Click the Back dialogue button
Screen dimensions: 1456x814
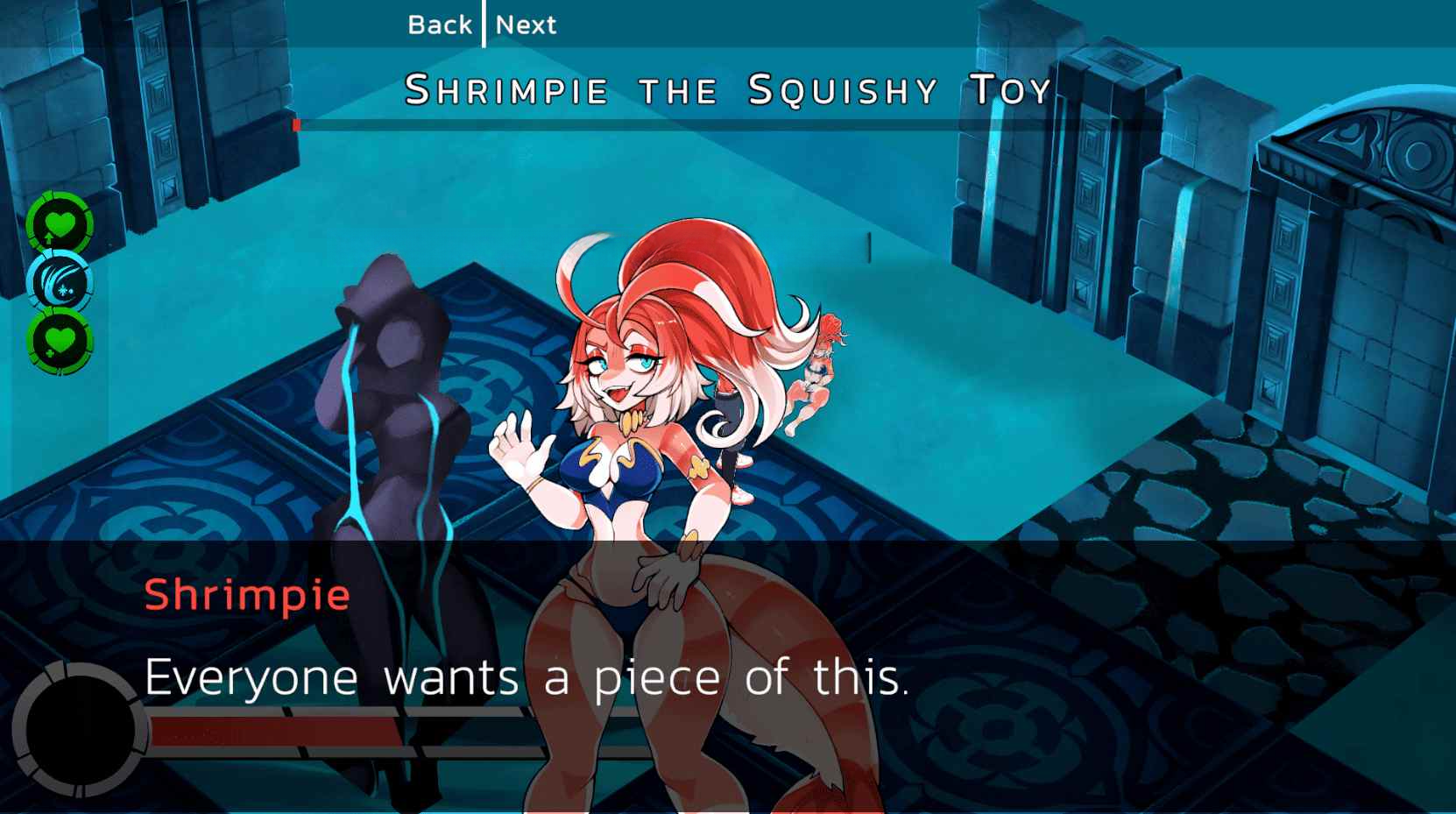[439, 25]
